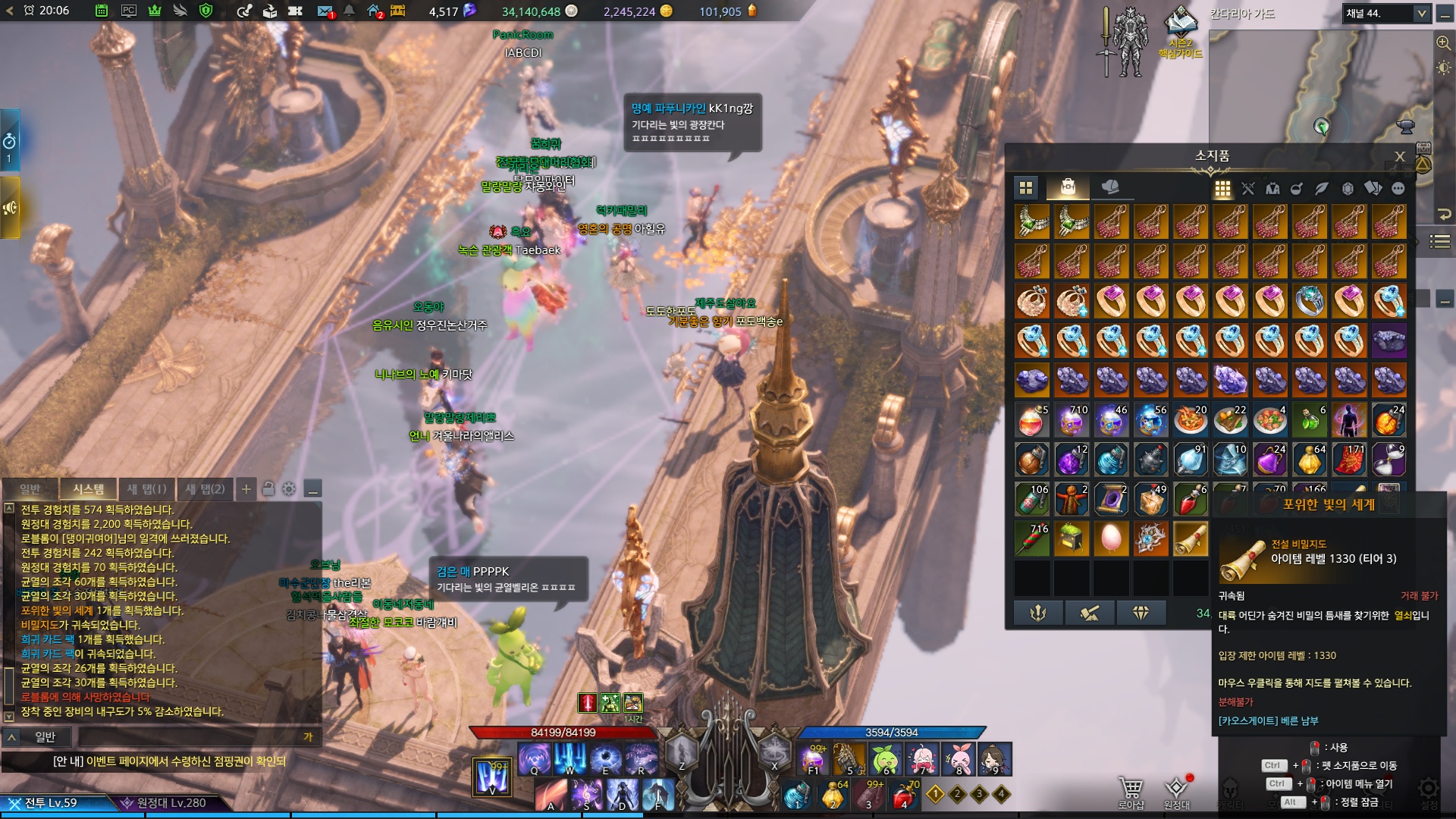Switch to the 일반 chat tab
This screenshot has height=819, width=1456.
30,489
